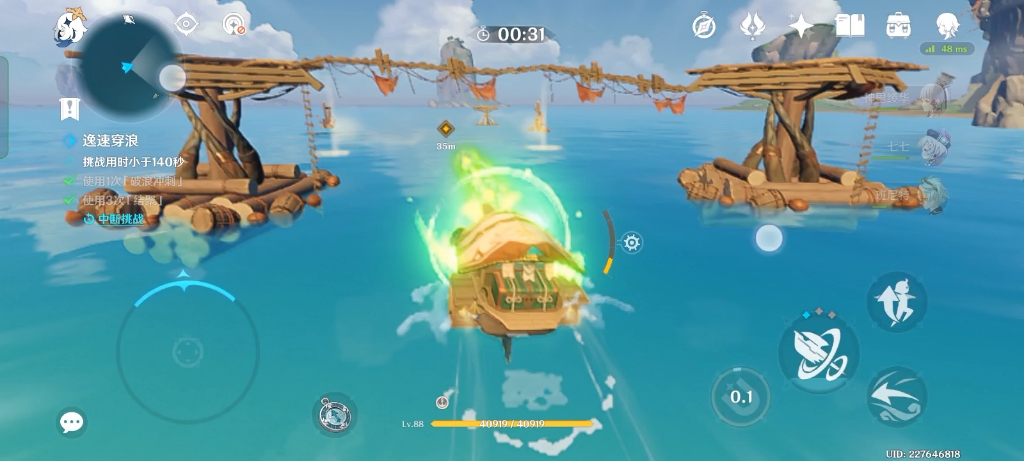1024x461 pixels.
Task: Click the round gadget icon near joystick
Action: 334,414
